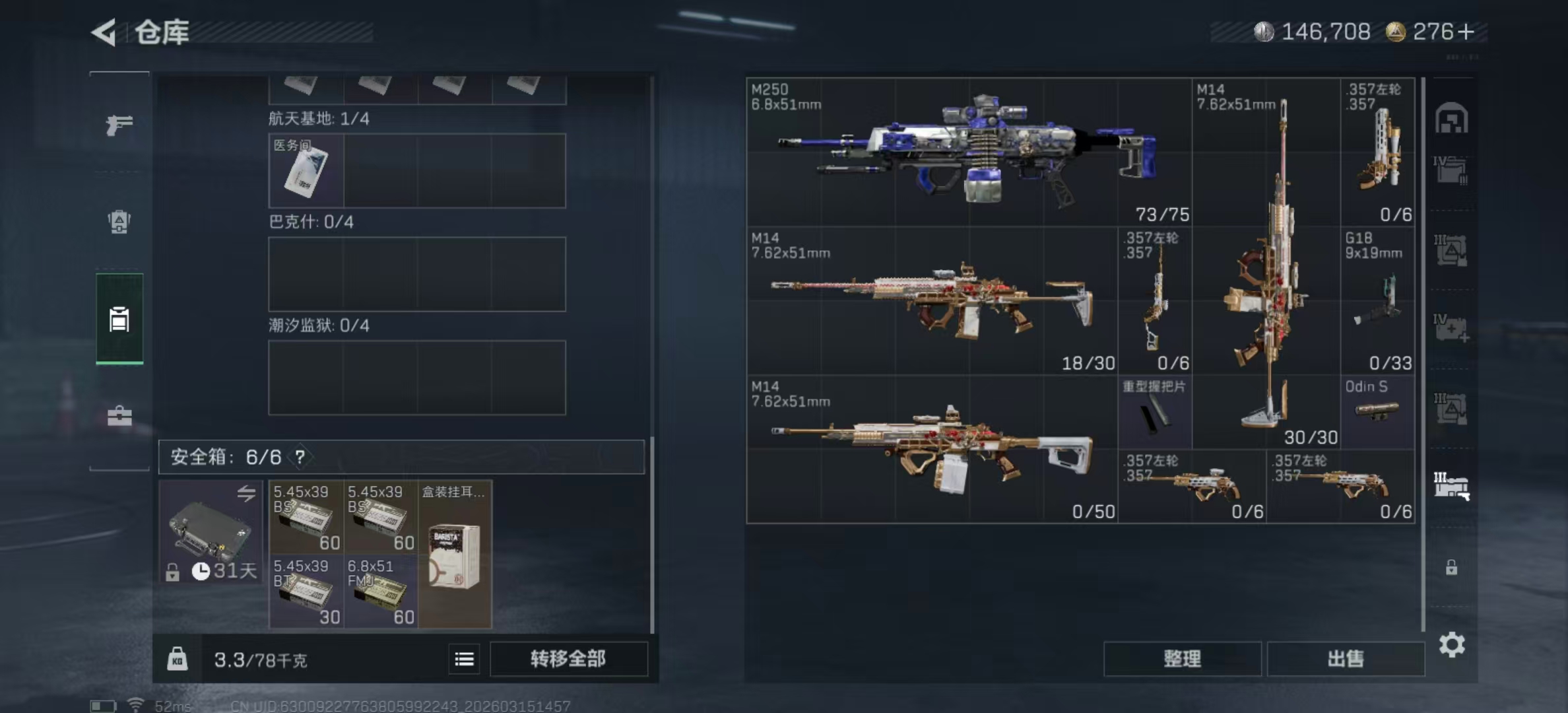The height and width of the screenshot is (713, 1568).
Task: Select the 6.8x51 FMJ ammo stack
Action: (x=381, y=592)
